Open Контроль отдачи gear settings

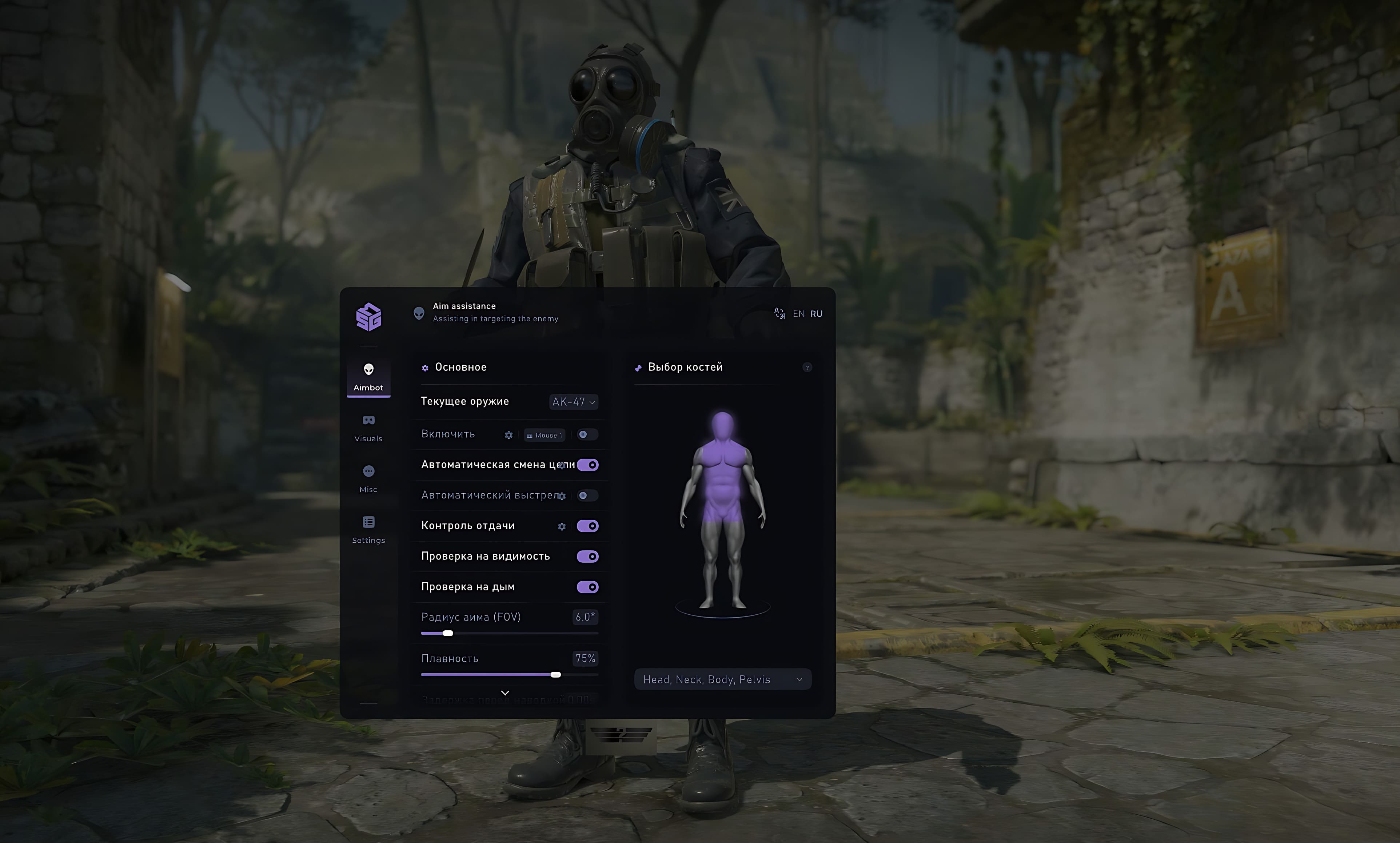562,527
